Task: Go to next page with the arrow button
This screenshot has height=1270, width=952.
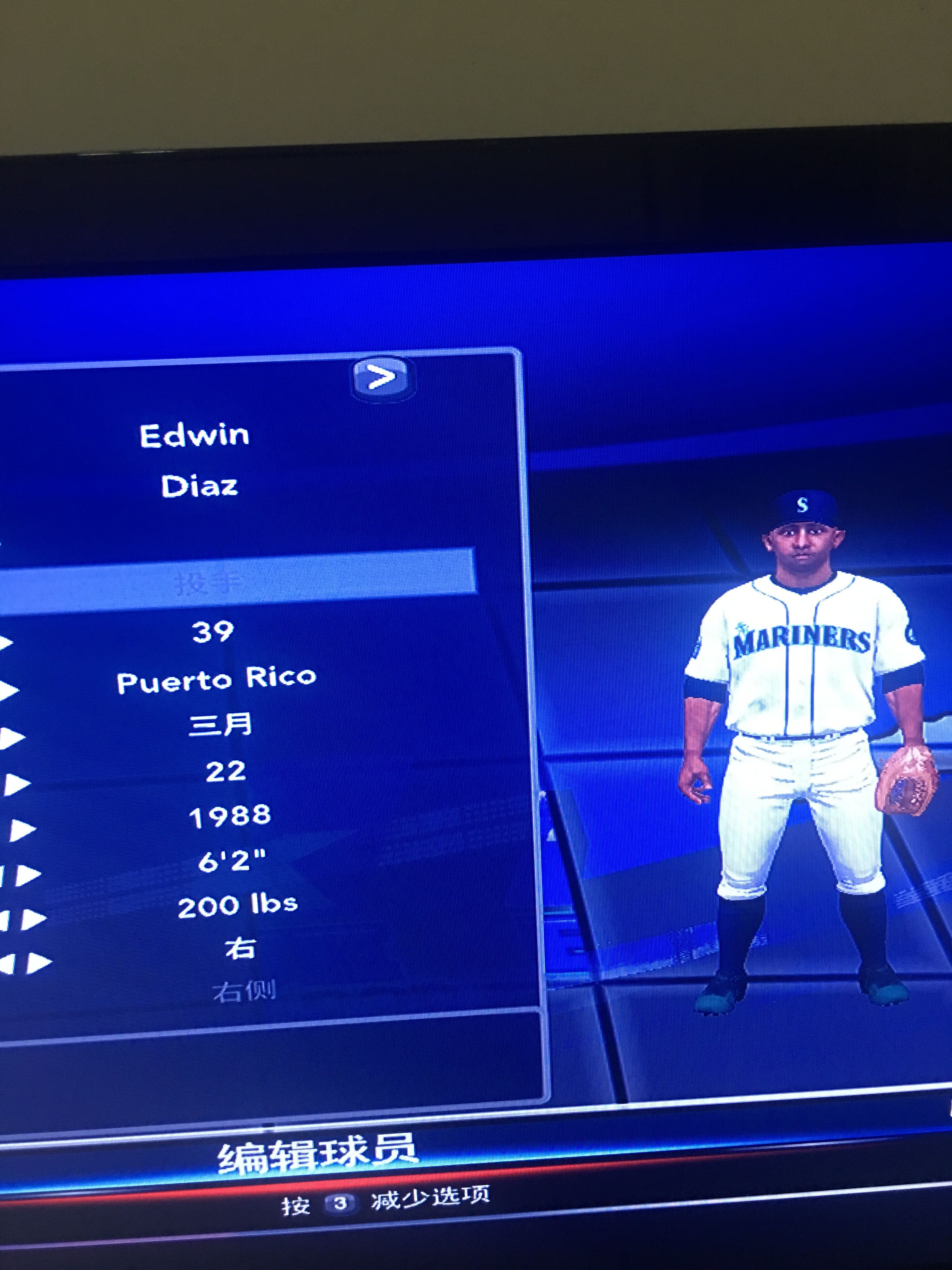Action: [382, 377]
